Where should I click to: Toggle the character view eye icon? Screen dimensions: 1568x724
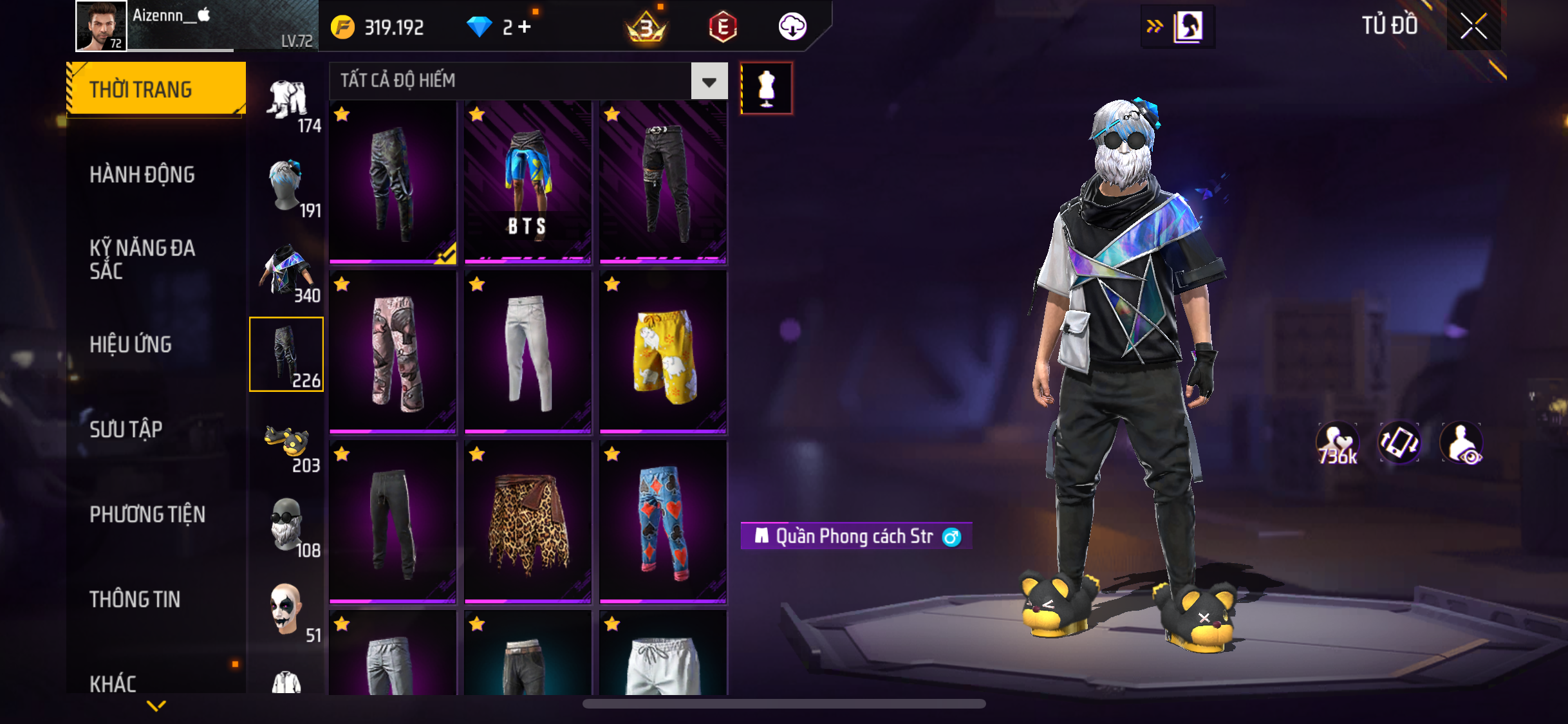(x=1462, y=443)
